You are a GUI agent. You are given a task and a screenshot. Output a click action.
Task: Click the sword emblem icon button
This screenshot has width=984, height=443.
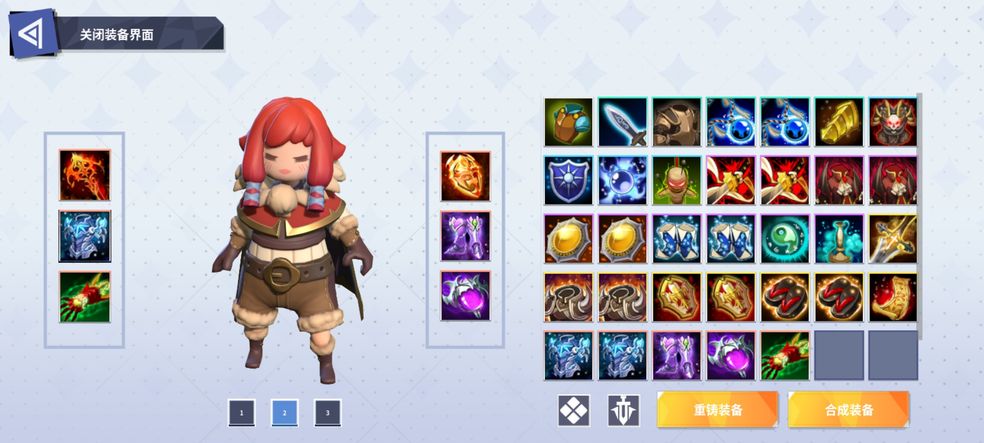point(624,410)
